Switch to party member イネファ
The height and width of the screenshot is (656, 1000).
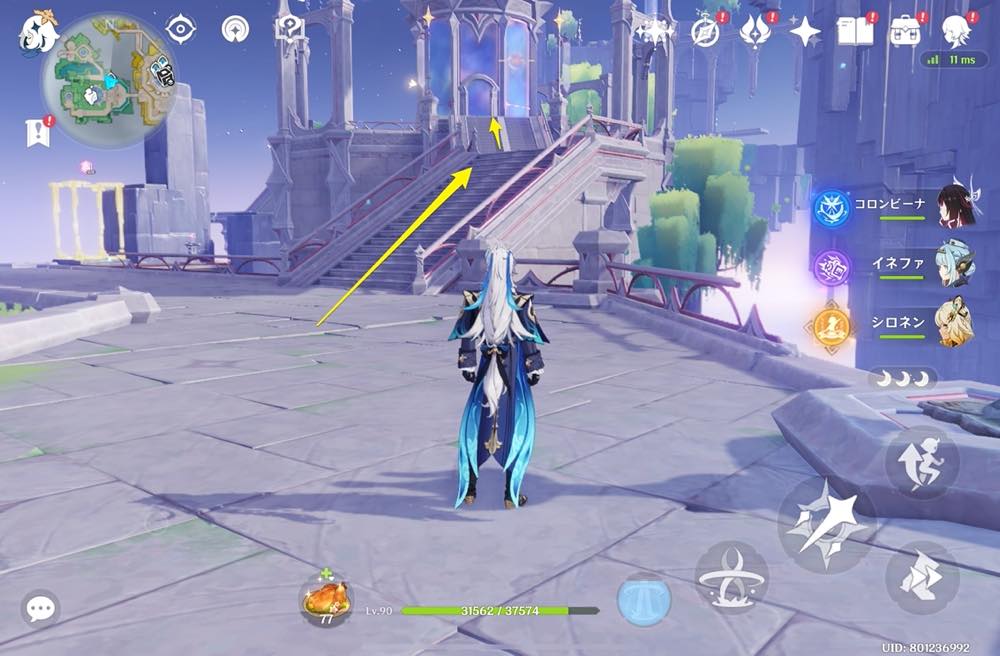pyautogui.click(x=955, y=266)
